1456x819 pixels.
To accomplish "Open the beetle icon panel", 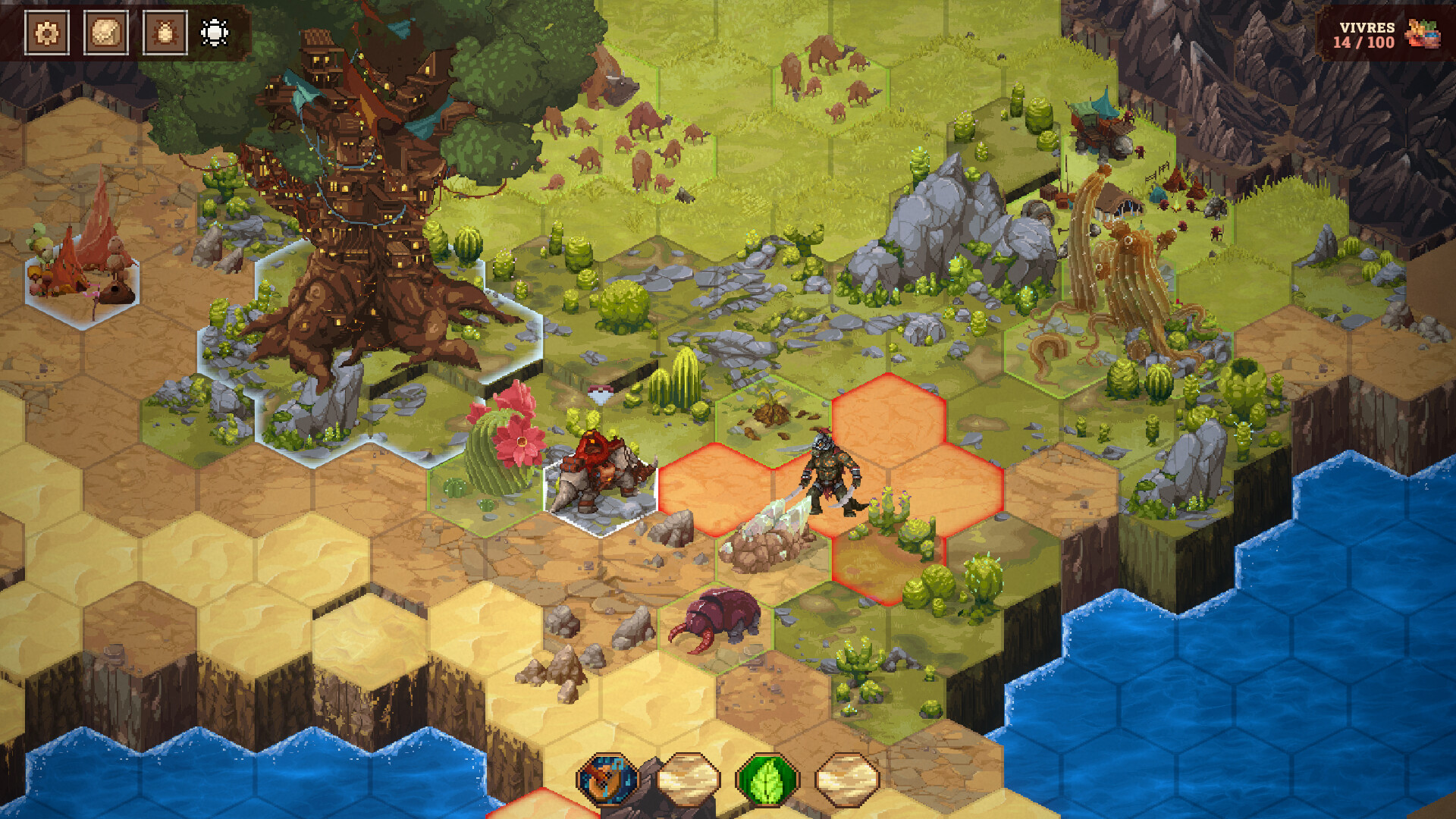I will tap(167, 32).
